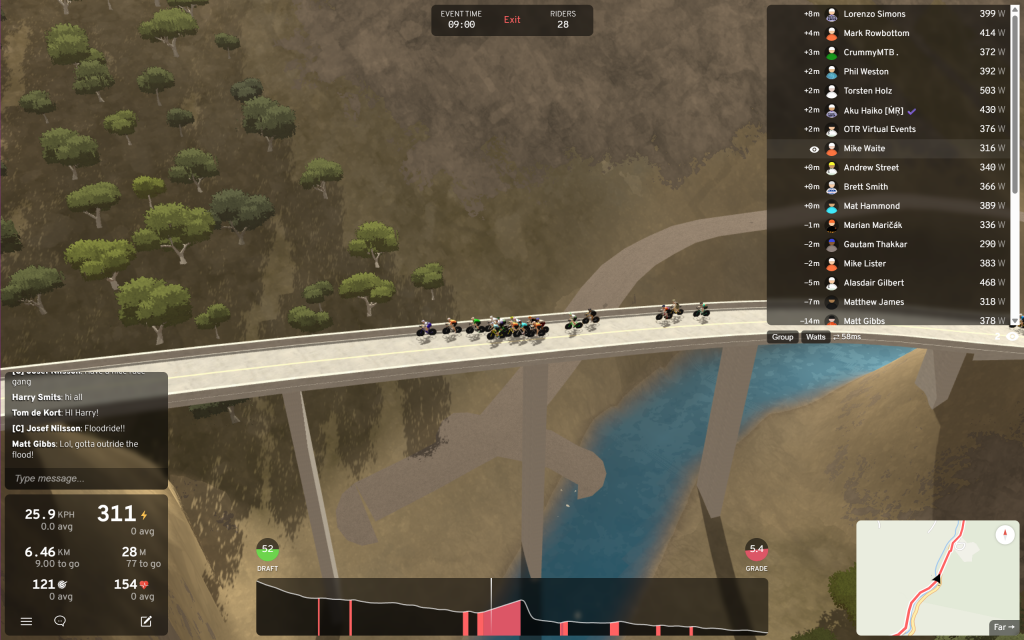Image resolution: width=1024 pixels, height=640 pixels.
Task: Toggle the Watts display button
Action: pos(816,337)
